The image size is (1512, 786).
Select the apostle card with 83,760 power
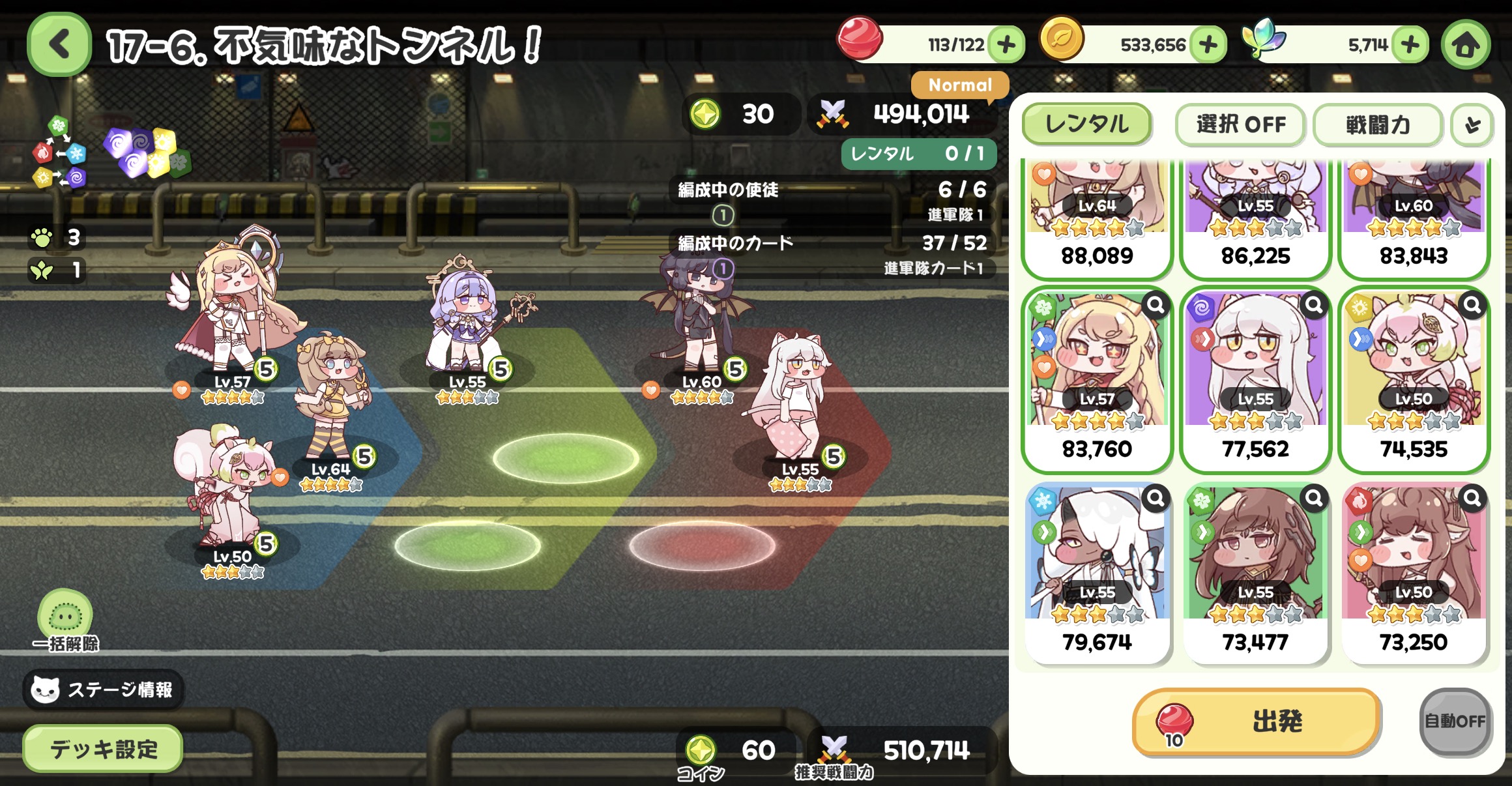click(x=1097, y=379)
